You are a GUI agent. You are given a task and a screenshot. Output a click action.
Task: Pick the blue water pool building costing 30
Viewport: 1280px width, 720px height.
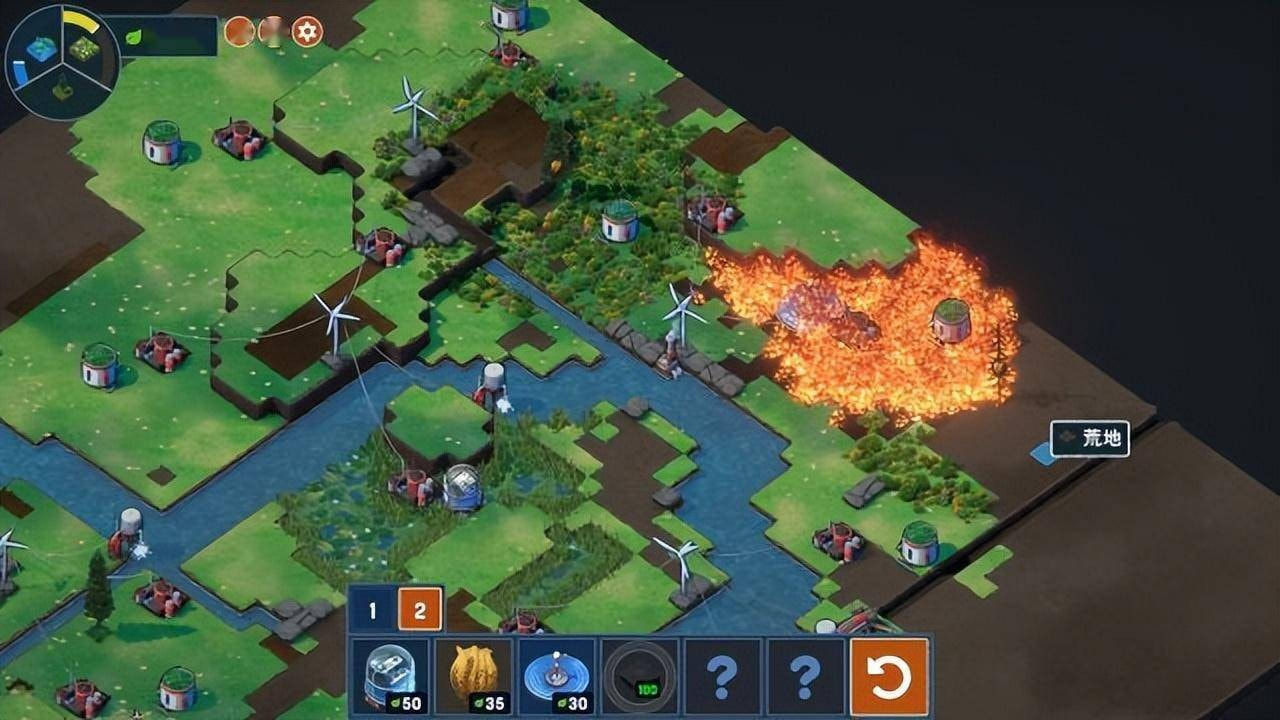point(557,677)
